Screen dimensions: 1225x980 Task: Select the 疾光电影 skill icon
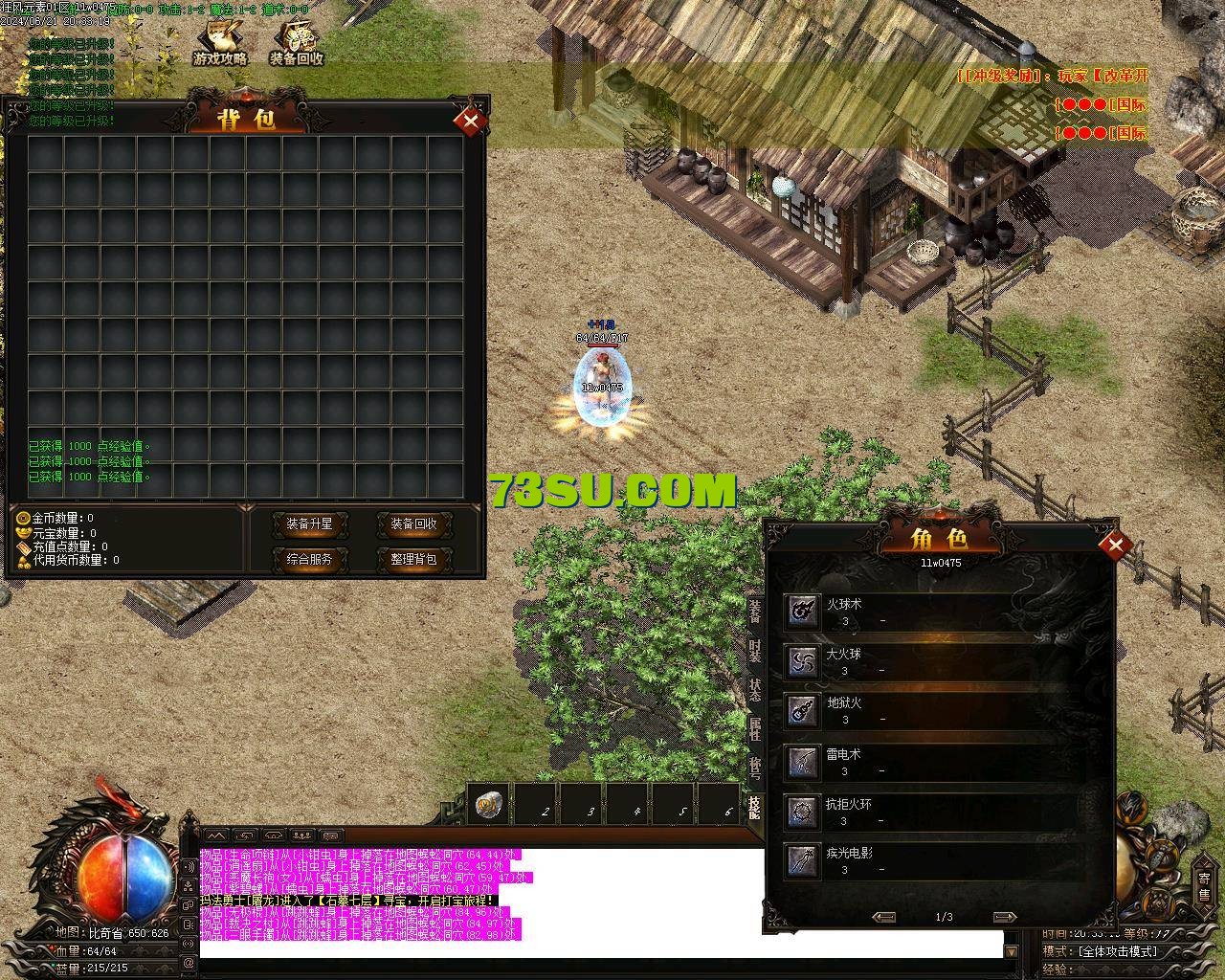click(802, 860)
